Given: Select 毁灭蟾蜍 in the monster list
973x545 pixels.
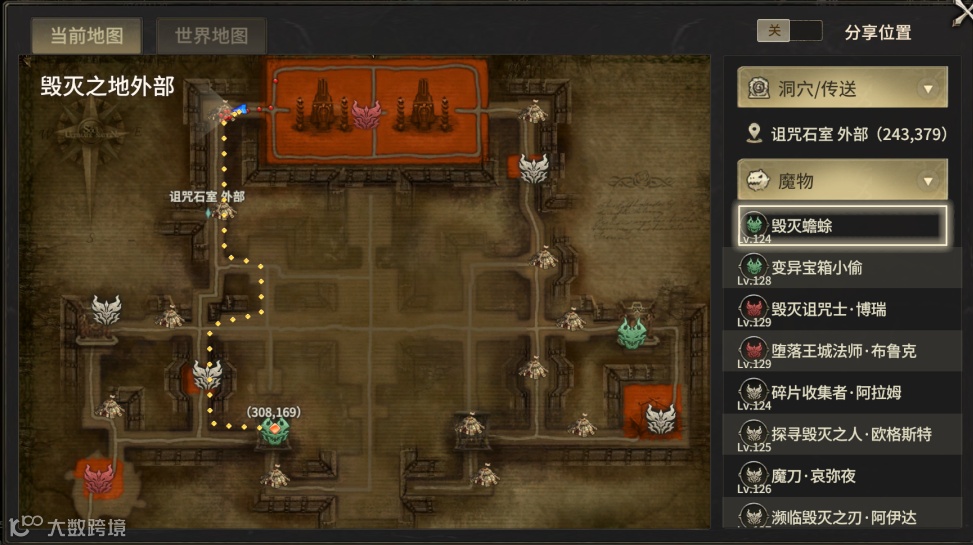Looking at the screenshot, I should 841,226.
